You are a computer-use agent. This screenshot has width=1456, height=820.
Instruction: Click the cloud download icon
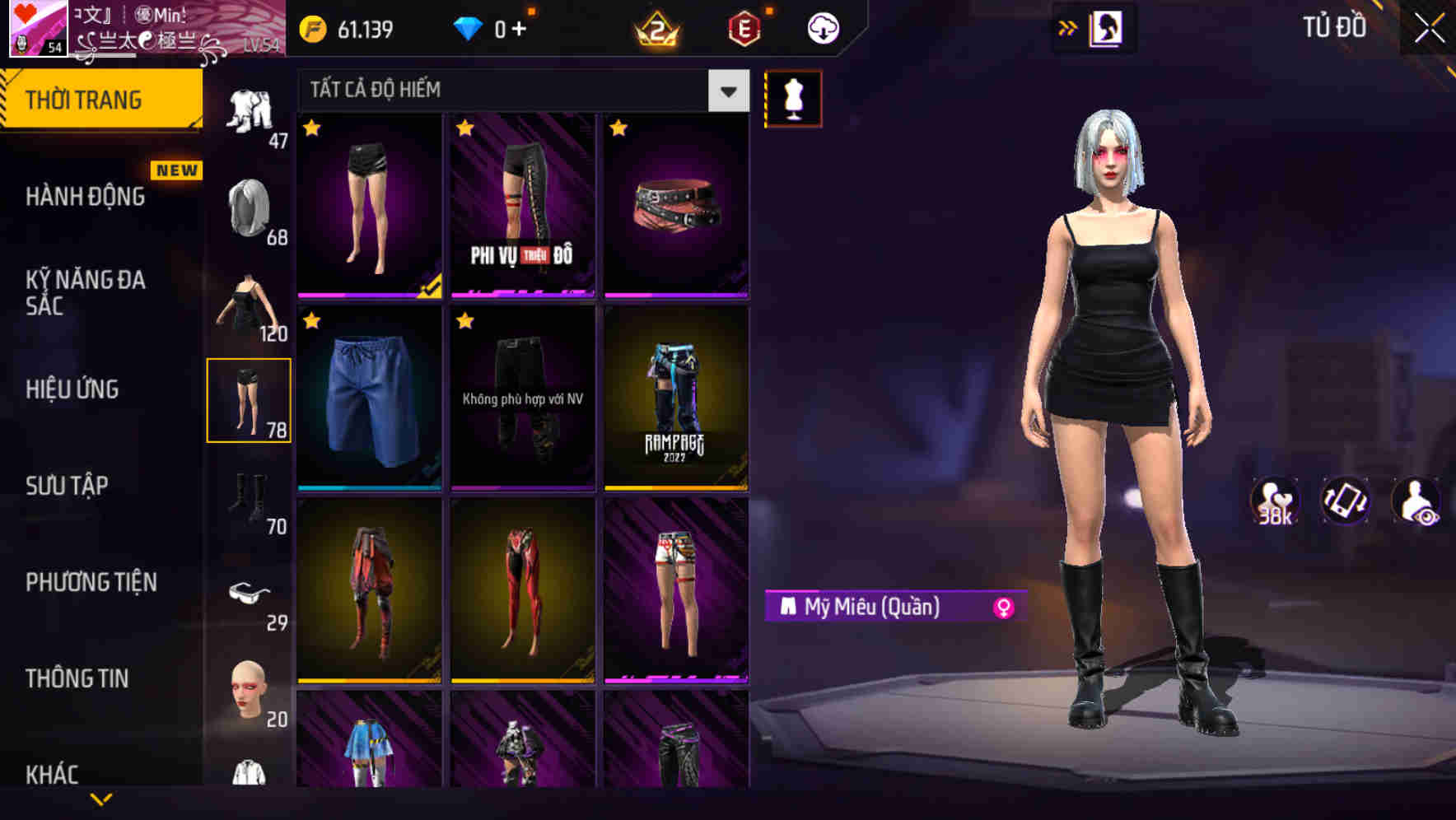pos(821,27)
